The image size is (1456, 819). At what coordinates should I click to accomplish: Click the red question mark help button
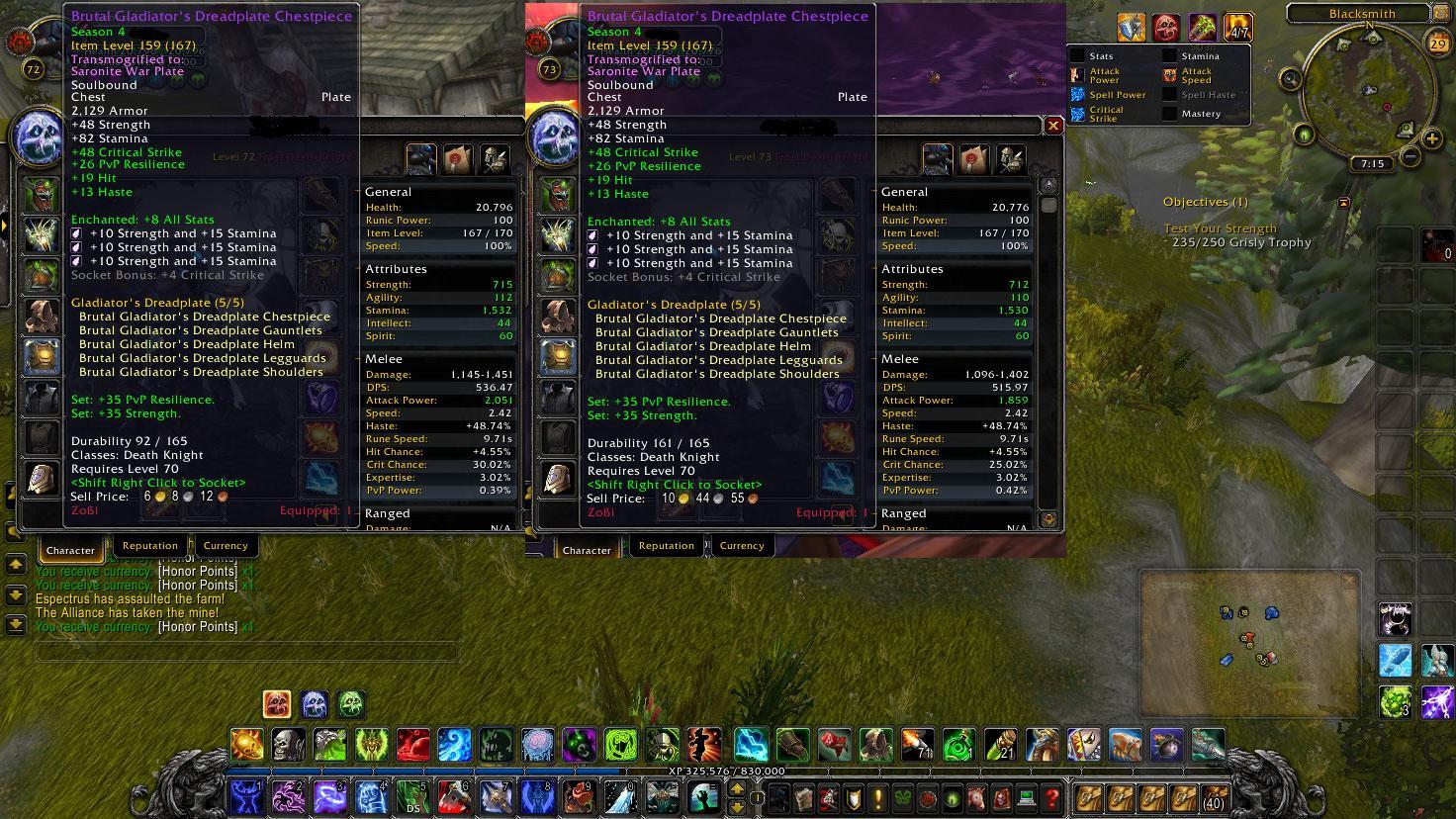point(1052,797)
